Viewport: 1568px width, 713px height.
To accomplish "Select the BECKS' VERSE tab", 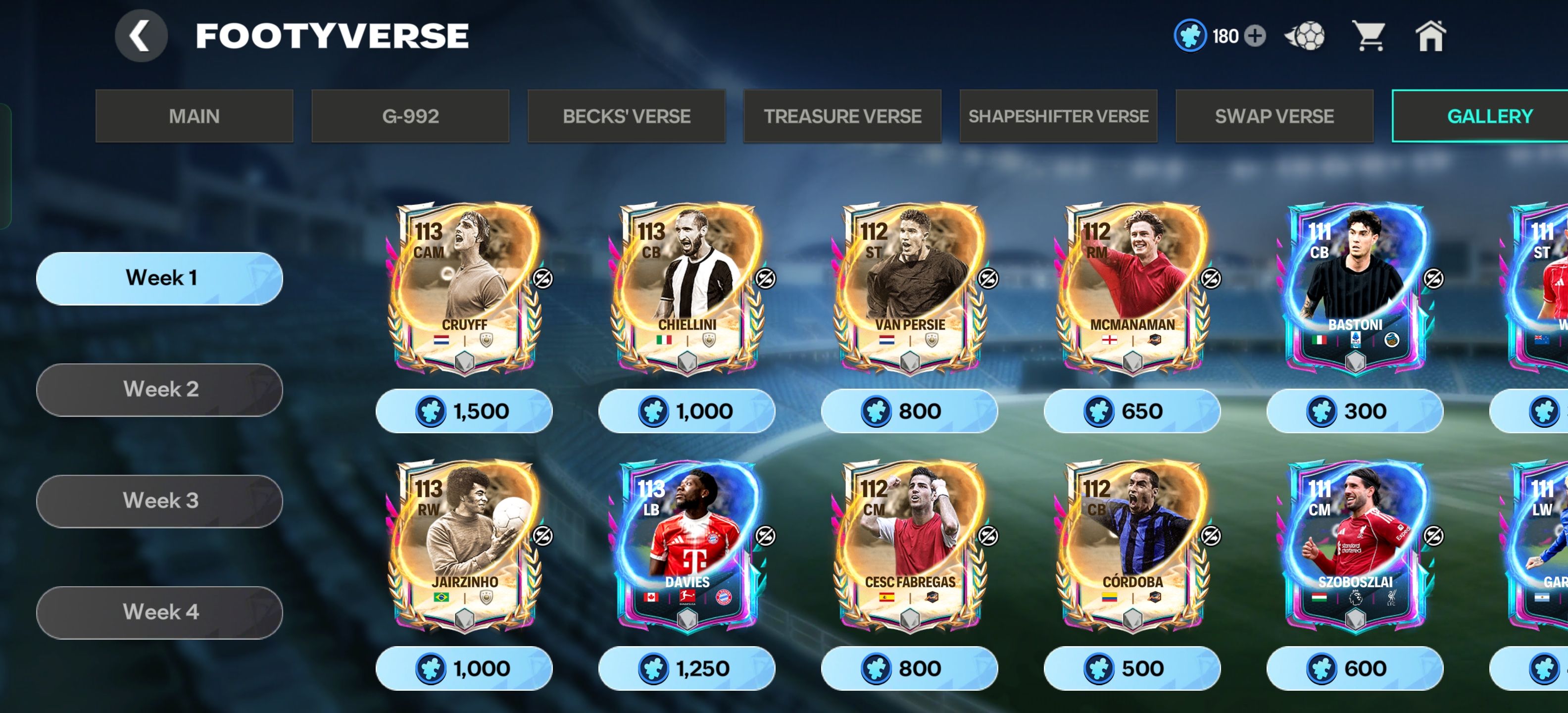I will 626,116.
